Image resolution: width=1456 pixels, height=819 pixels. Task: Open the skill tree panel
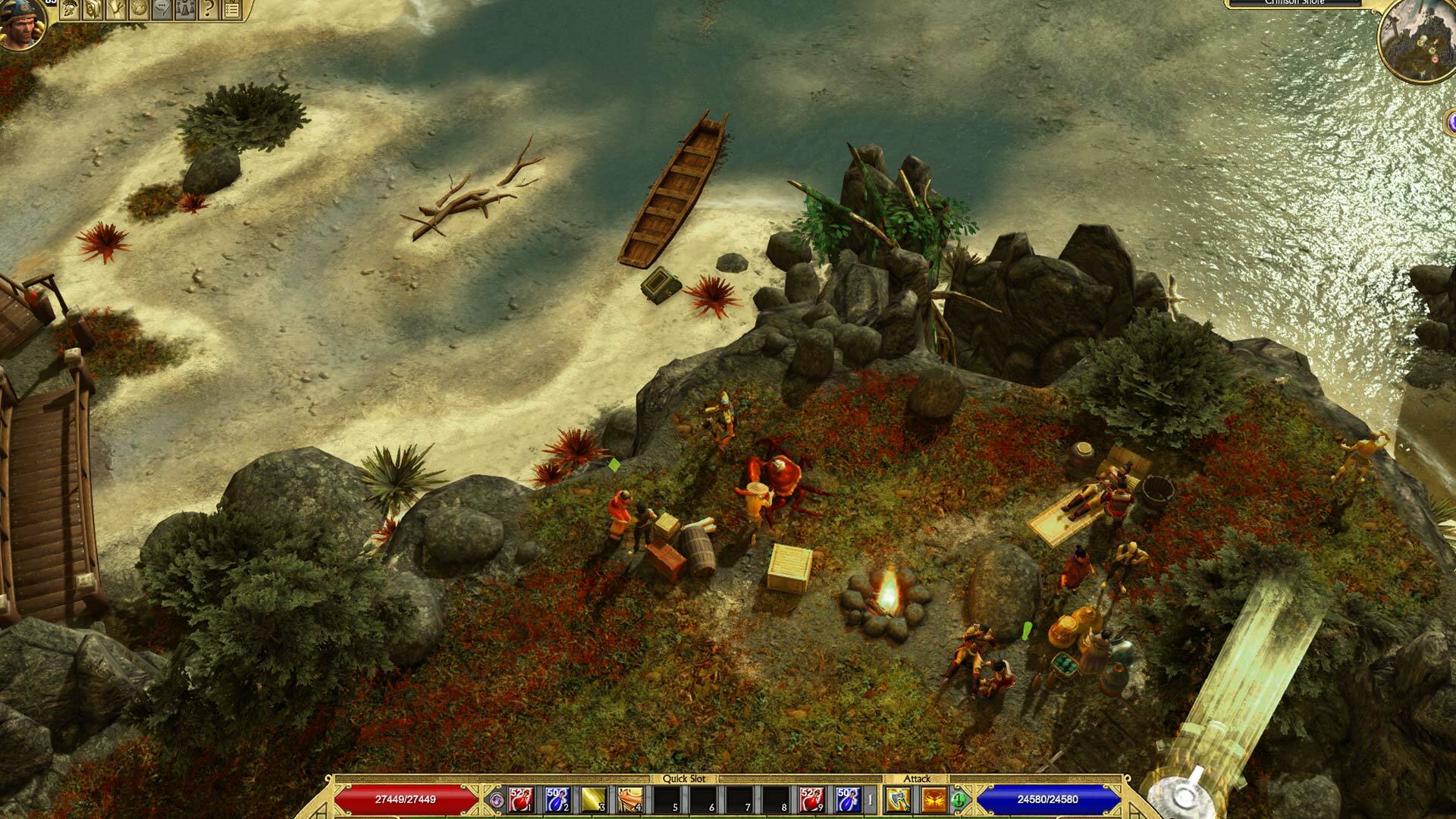coord(117,11)
